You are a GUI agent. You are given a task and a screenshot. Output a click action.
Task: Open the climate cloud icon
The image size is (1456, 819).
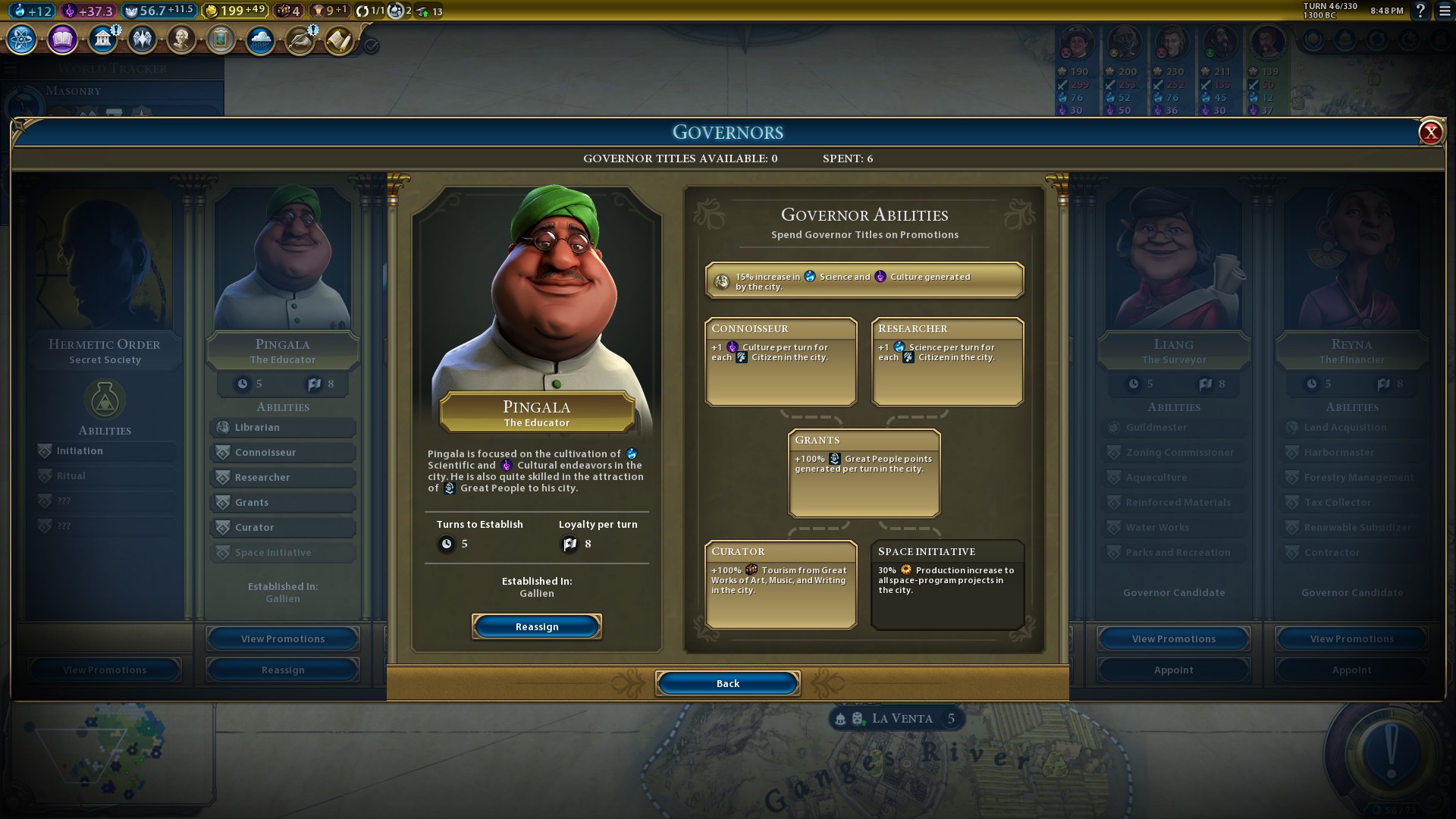click(x=260, y=39)
